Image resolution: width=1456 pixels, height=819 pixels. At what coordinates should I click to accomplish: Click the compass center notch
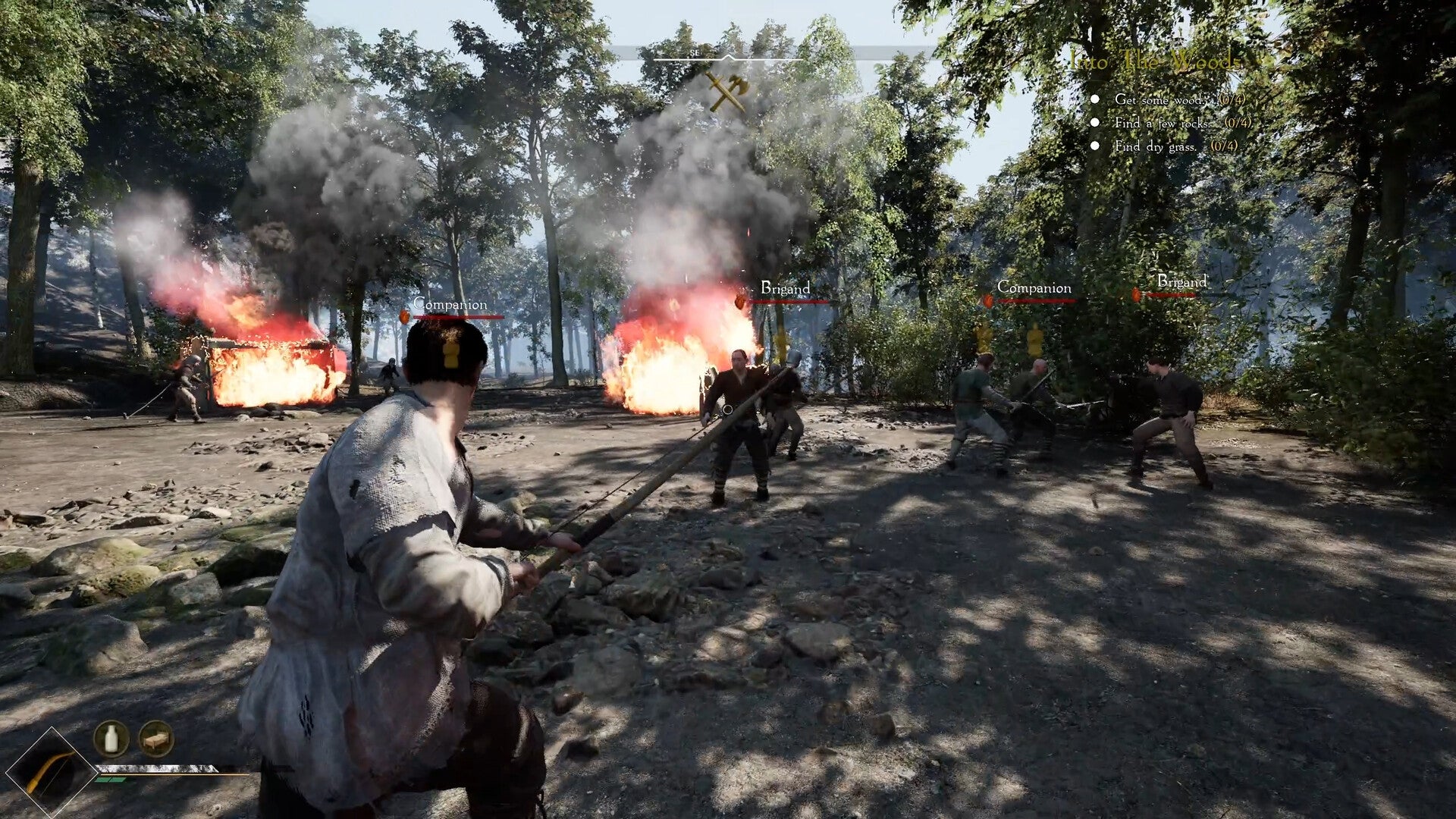coord(728,57)
